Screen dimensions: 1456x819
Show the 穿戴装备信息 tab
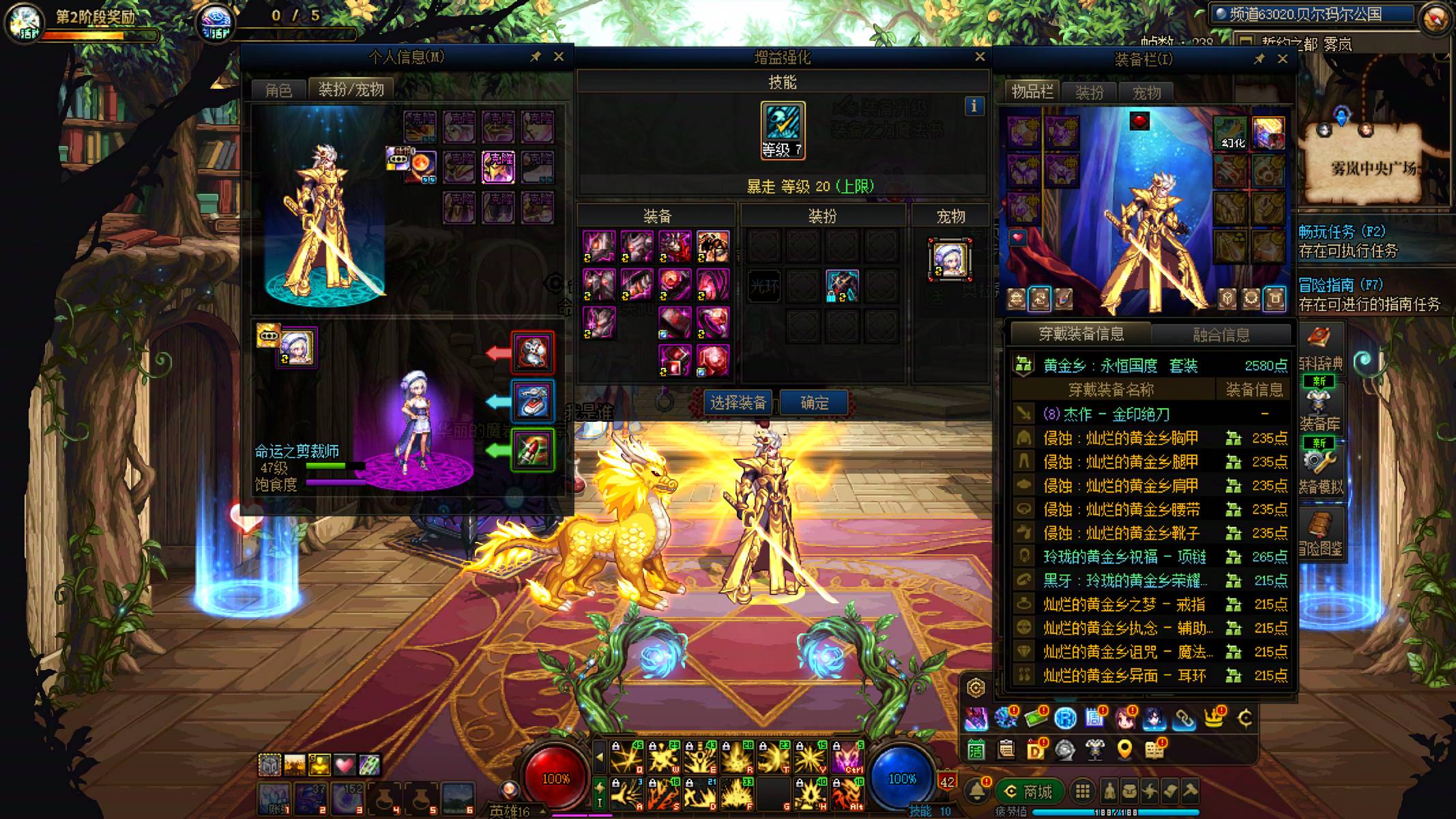[1081, 334]
